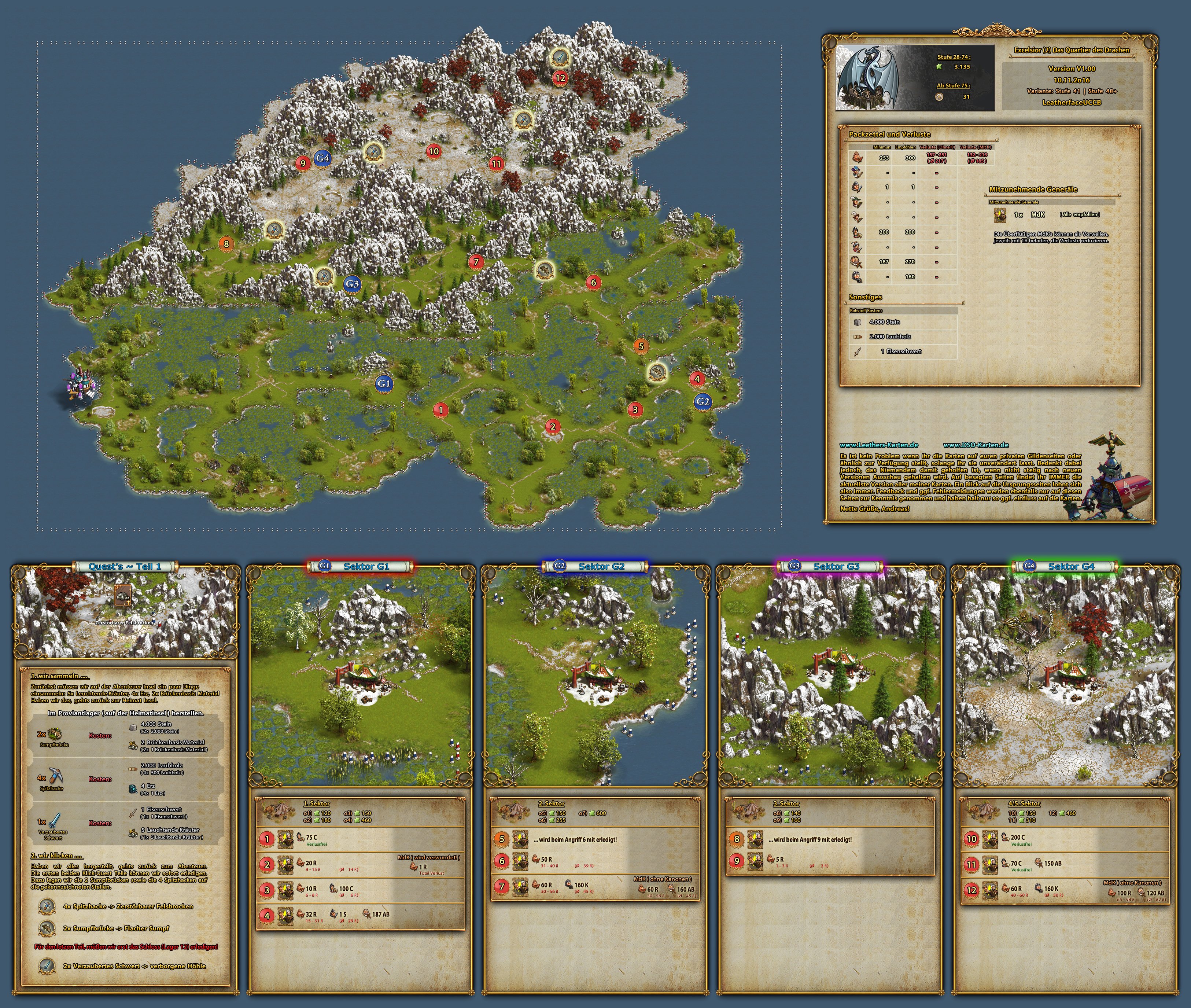
Task: Click the Quest's ~ Teil 1 title banner
Action: tap(125, 566)
